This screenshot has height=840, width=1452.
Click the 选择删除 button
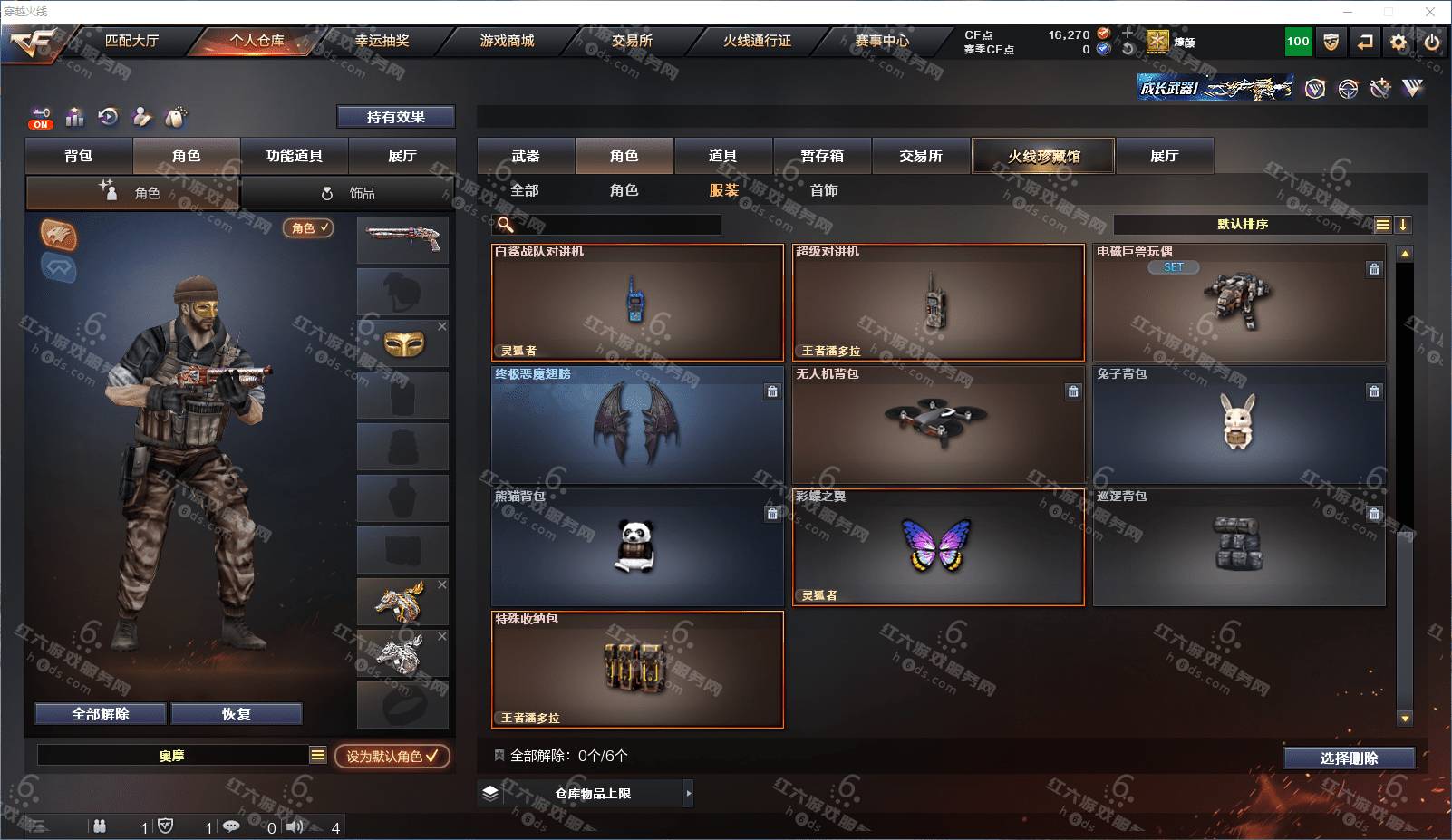click(x=1349, y=758)
